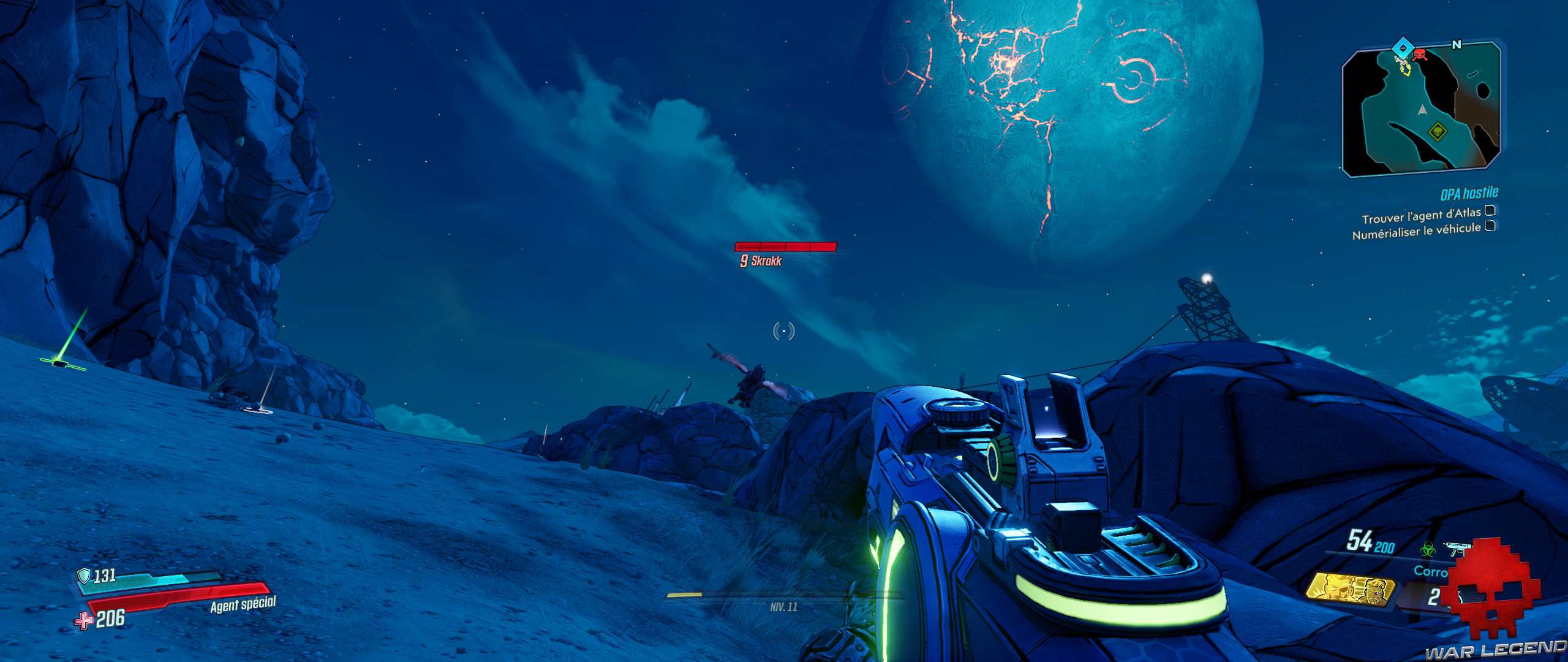This screenshot has height=662, width=1568.
Task: Click the yellow radiation skull map marker
Action: coord(1437,131)
